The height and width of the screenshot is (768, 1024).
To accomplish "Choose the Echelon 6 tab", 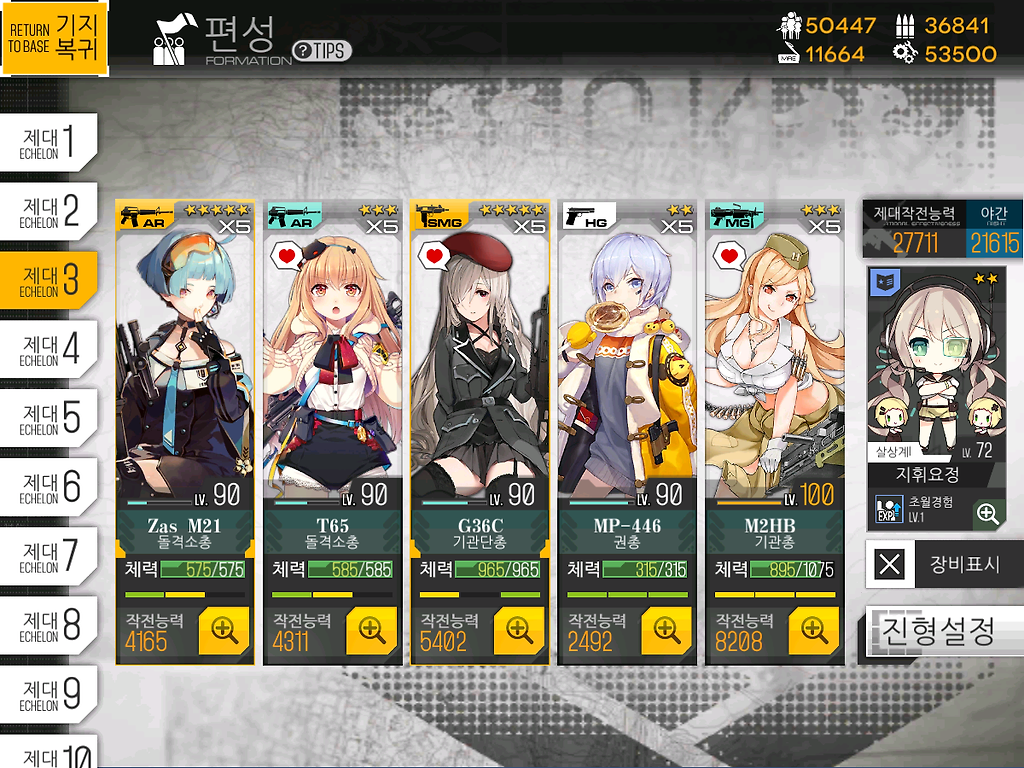I will point(49,487).
